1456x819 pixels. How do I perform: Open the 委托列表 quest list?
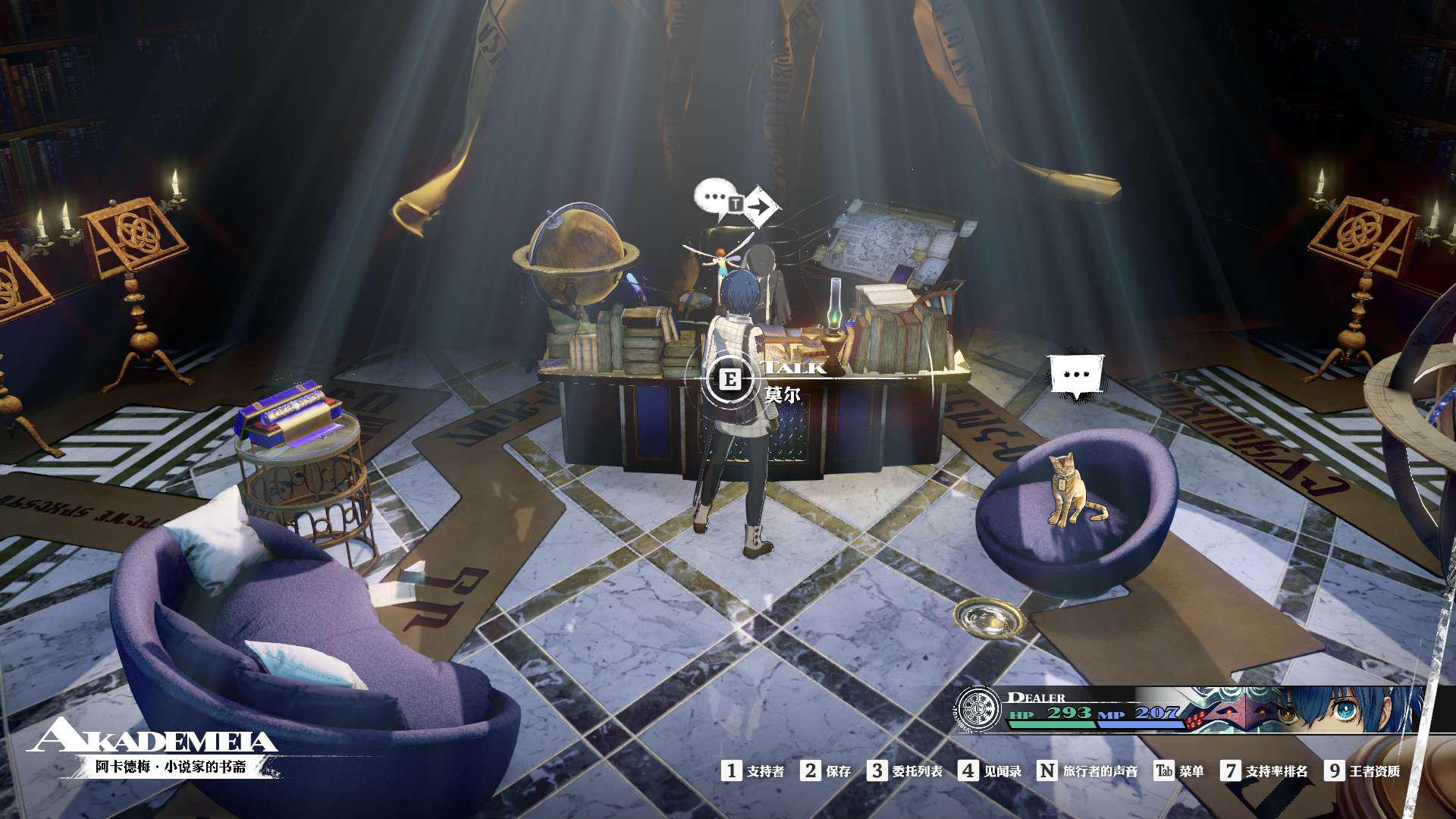905,771
